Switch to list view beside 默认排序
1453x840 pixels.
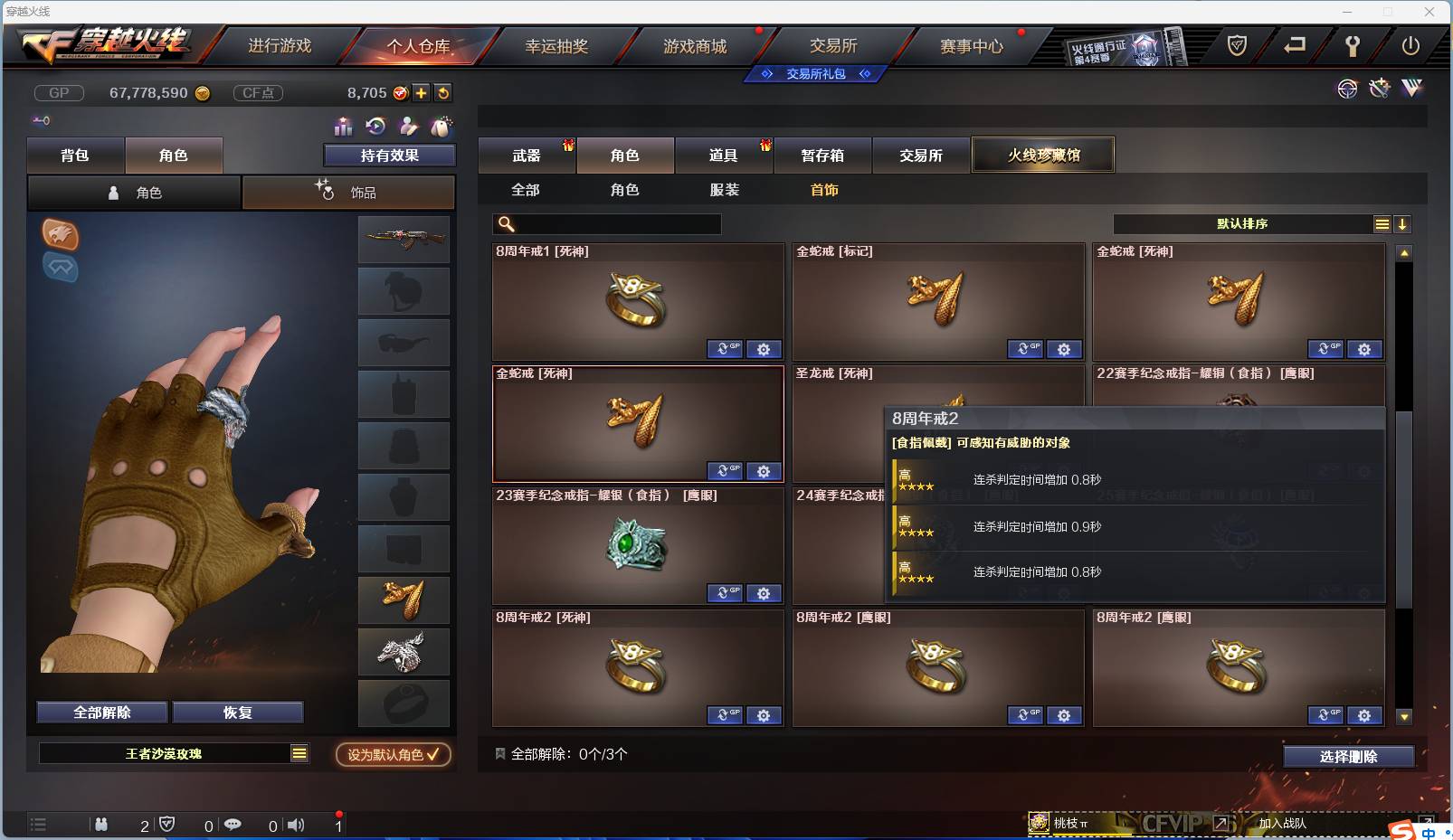(1382, 223)
